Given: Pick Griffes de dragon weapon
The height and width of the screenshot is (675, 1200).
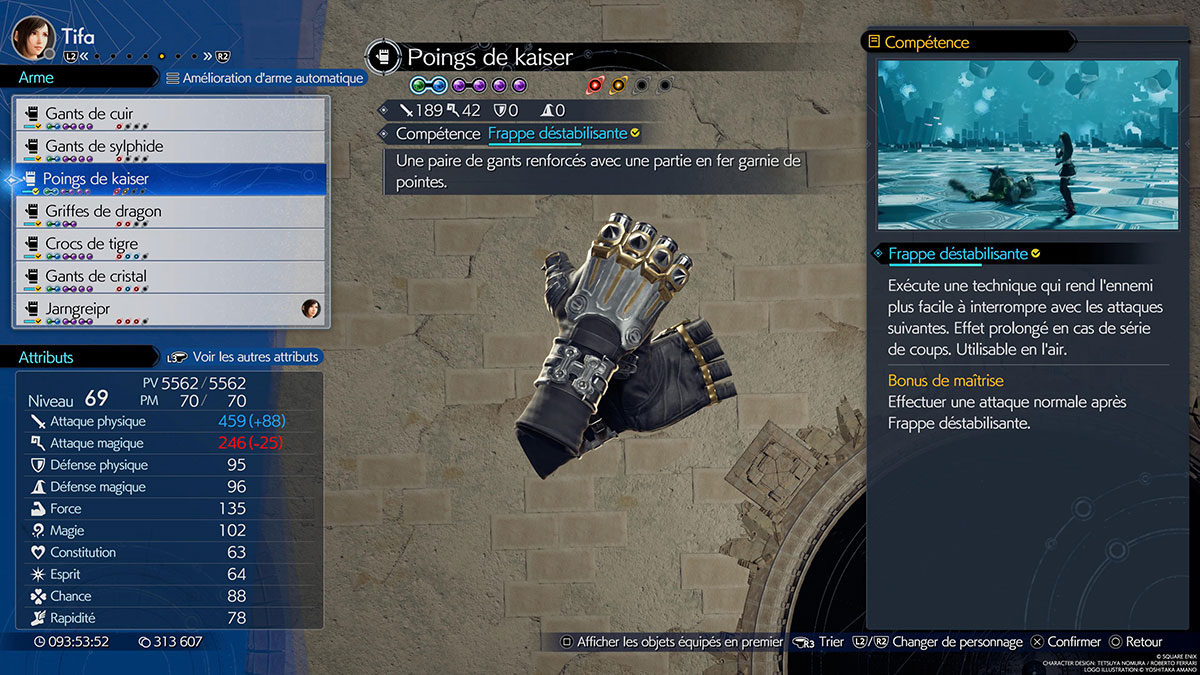Looking at the screenshot, I should tap(170, 212).
